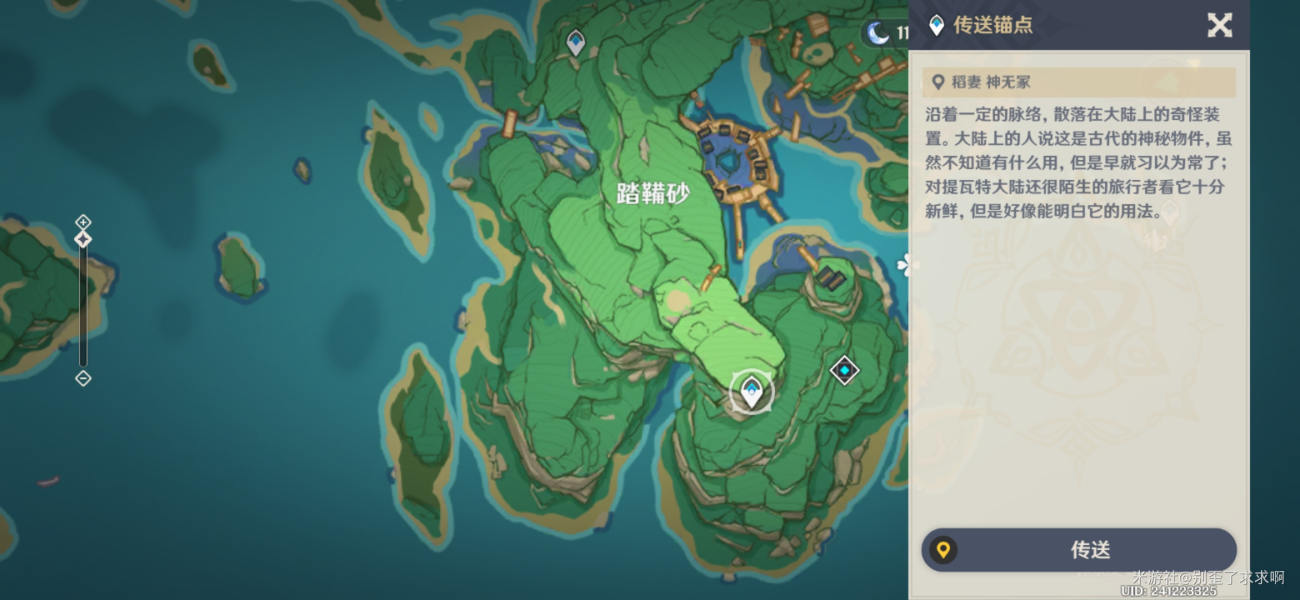This screenshot has height=600, width=1300.
Task: Close the 传送锚点 panel with the X
Action: click(x=1219, y=25)
